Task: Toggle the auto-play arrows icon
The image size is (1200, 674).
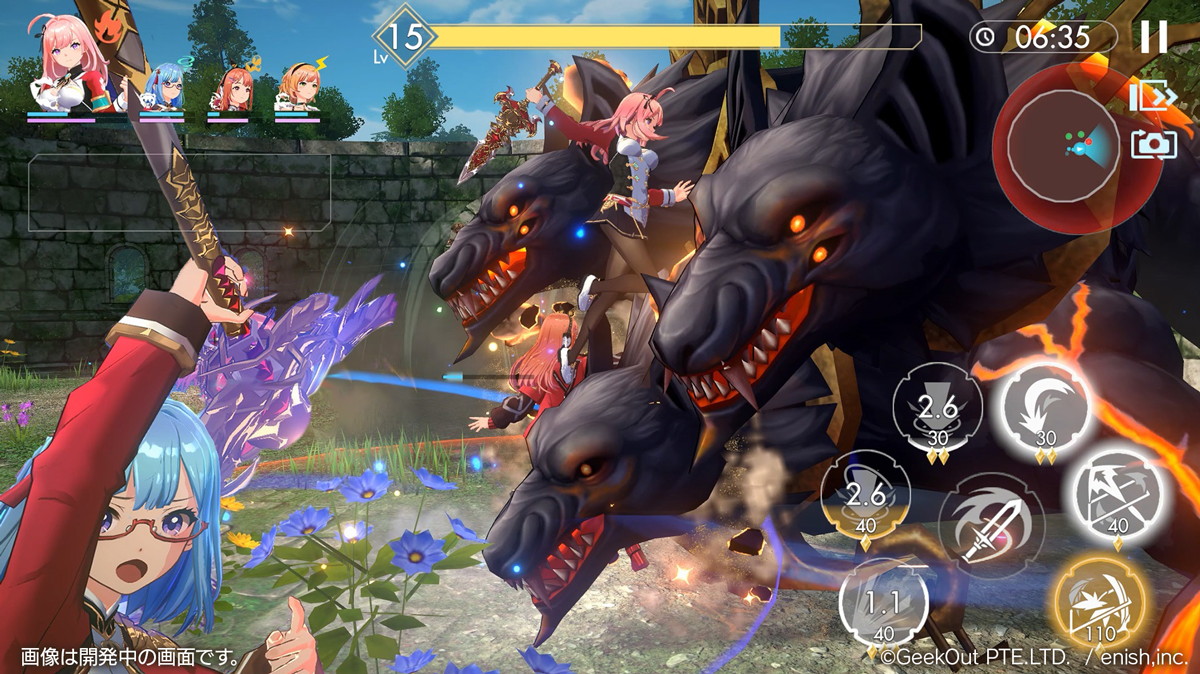Action: (1152, 96)
